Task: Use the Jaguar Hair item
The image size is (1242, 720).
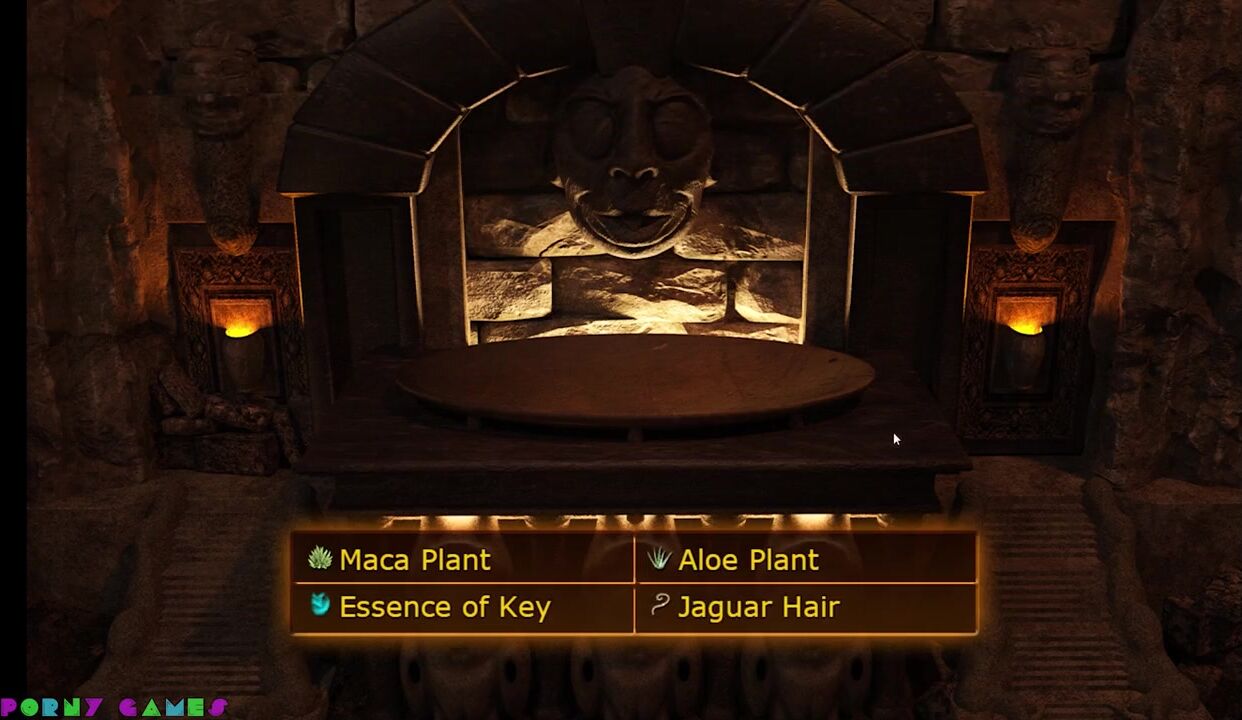Action: coord(758,607)
